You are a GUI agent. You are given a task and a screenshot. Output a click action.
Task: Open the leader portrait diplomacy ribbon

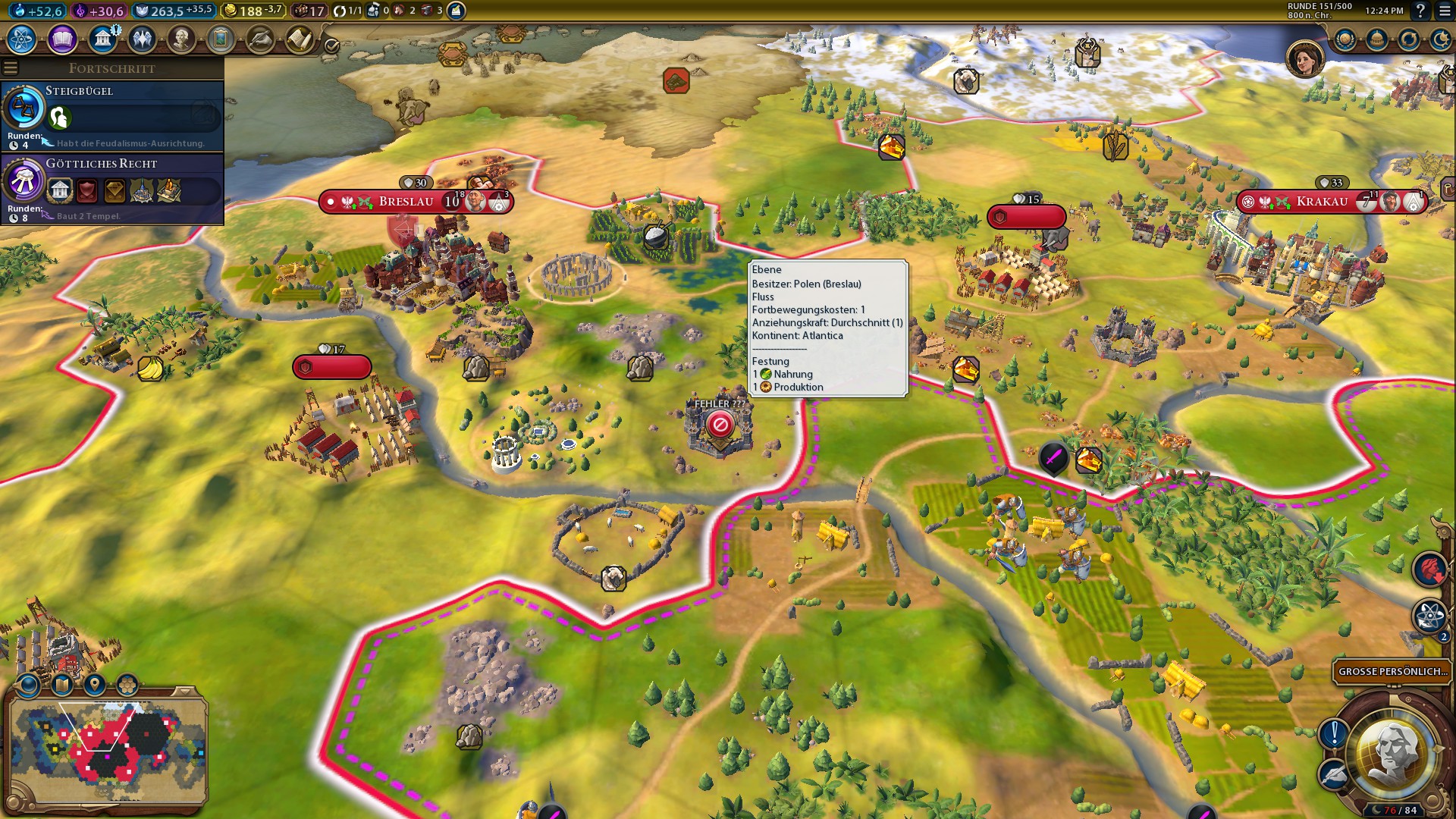(x=1304, y=58)
